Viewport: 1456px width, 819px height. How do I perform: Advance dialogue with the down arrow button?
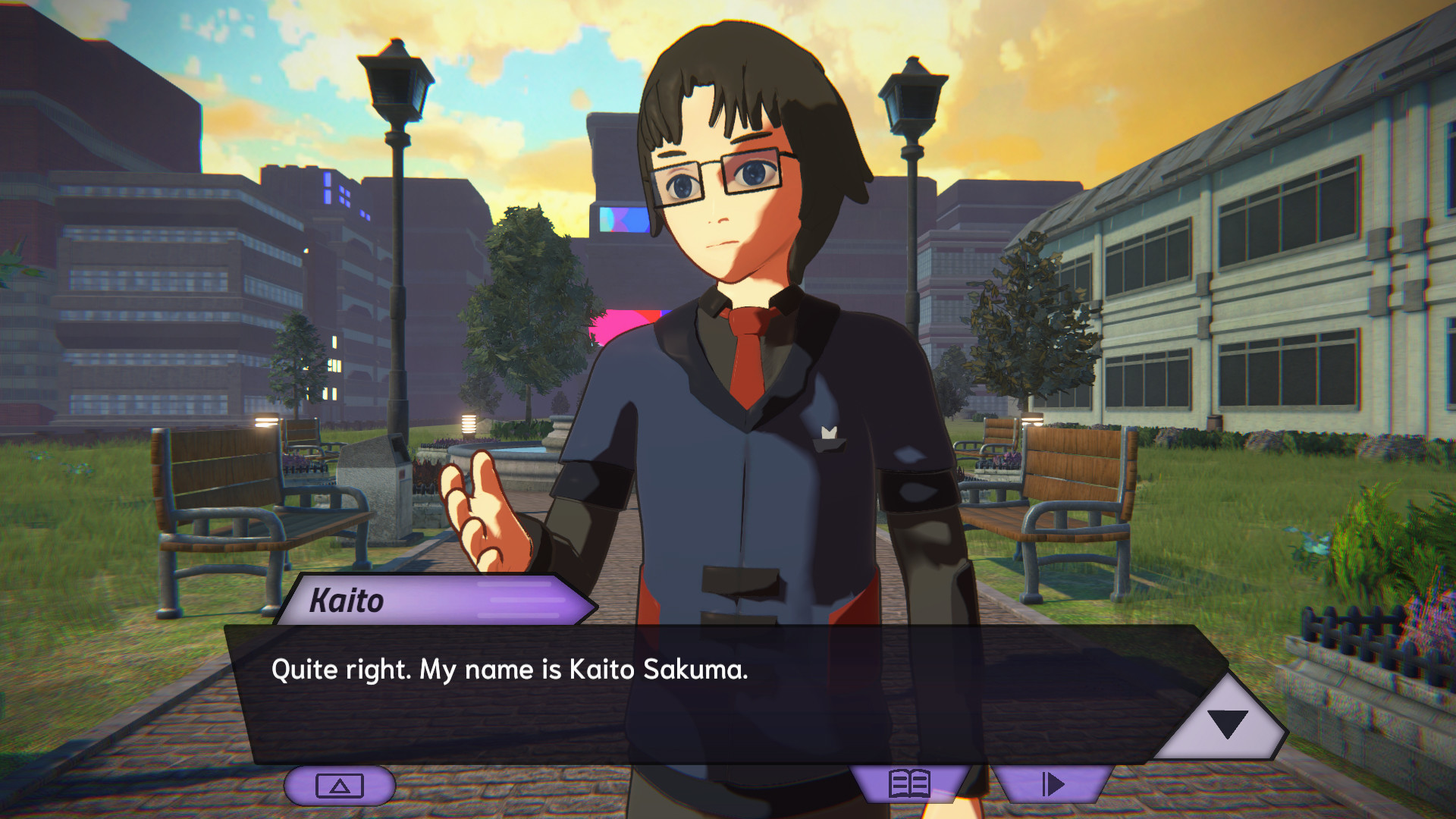(1227, 724)
